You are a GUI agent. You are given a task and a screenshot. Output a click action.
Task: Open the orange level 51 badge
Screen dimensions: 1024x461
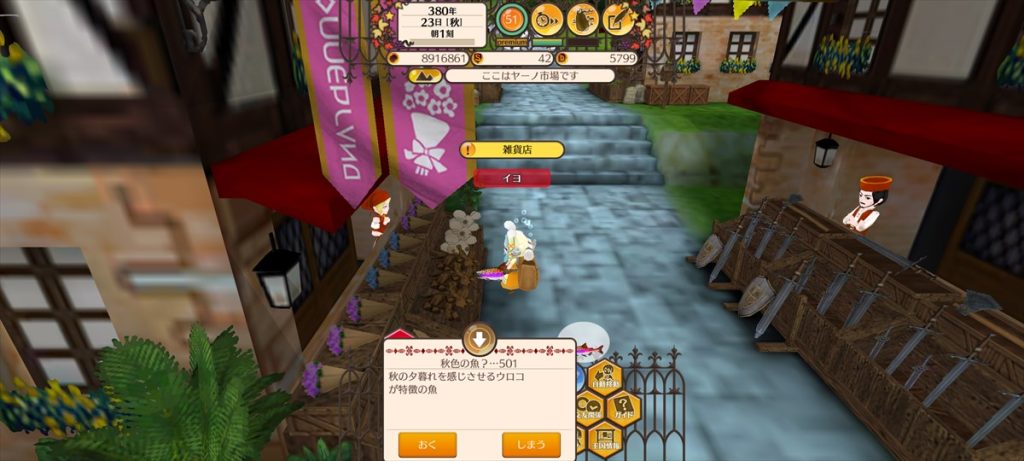[x=512, y=19]
